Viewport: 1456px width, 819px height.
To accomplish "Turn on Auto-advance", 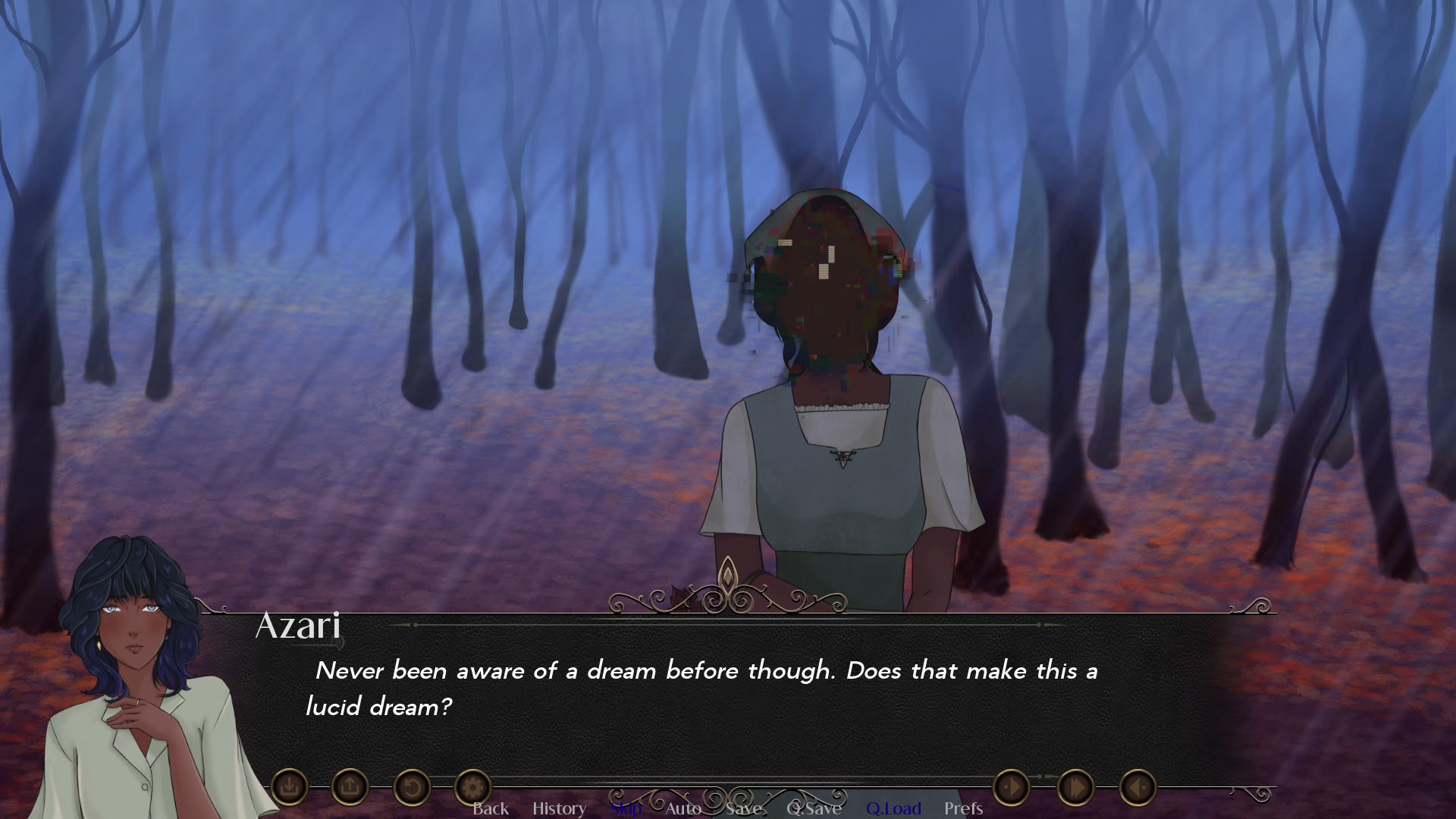I will [683, 808].
